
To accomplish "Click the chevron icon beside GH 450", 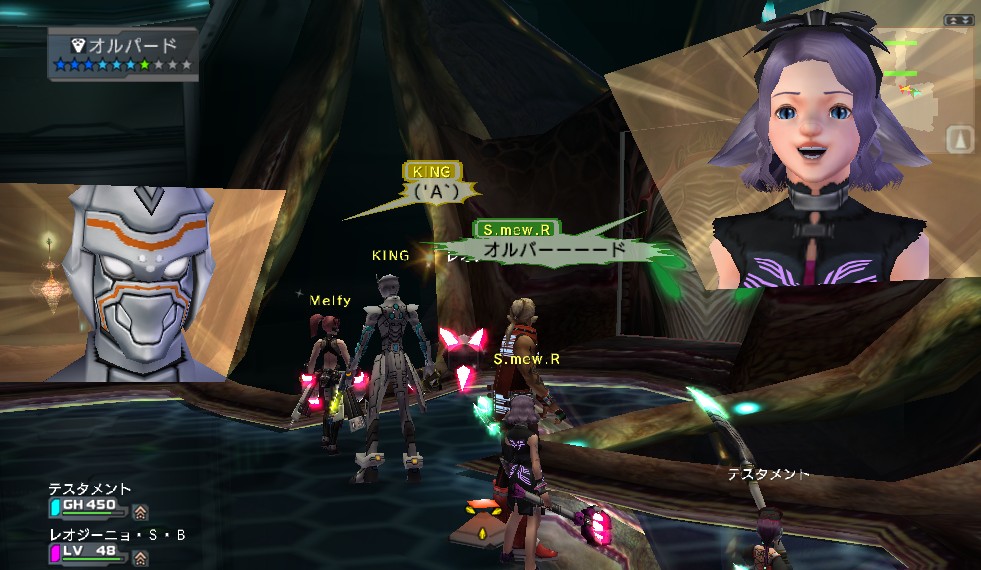I will 140,510.
